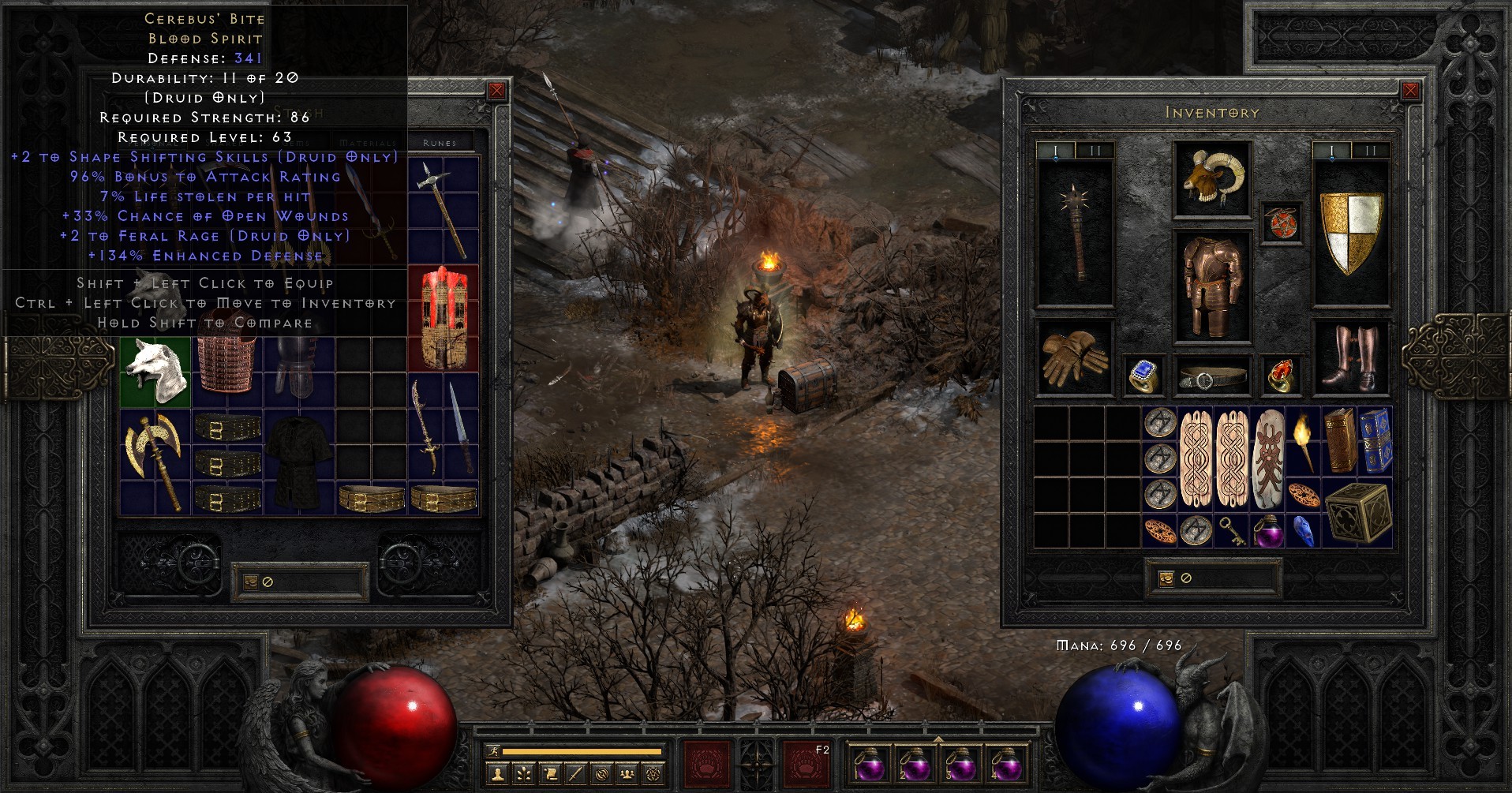Click the gold coin button at the stash bottom
The height and width of the screenshot is (793, 1512).
250,582
